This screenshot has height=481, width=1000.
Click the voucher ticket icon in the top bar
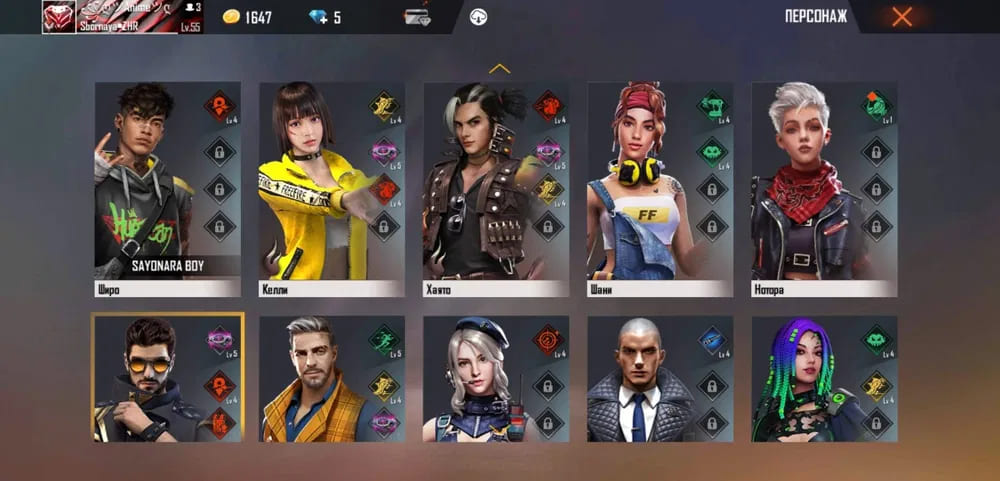[x=417, y=17]
